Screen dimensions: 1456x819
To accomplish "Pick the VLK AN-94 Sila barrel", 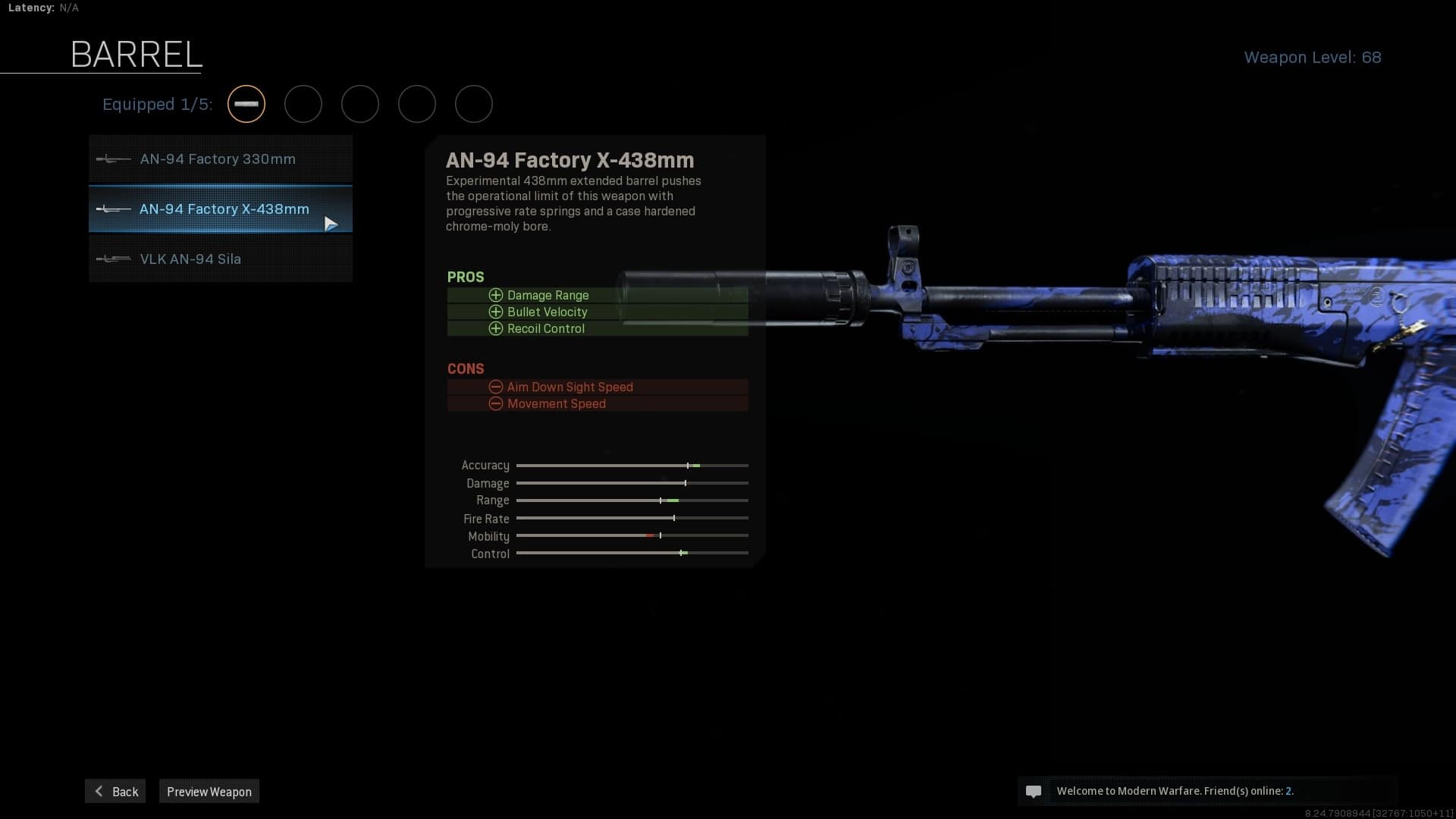I will pos(220,259).
